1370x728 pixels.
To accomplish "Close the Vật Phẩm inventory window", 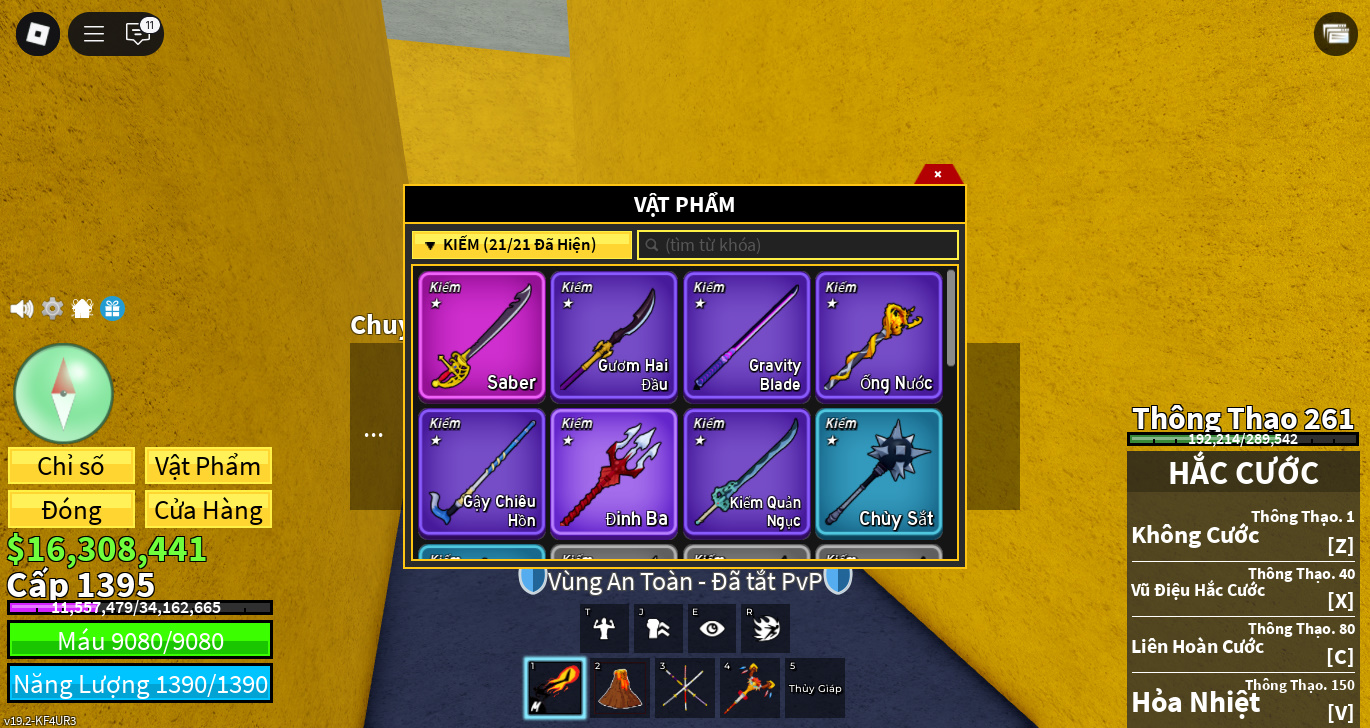I will pos(938,174).
